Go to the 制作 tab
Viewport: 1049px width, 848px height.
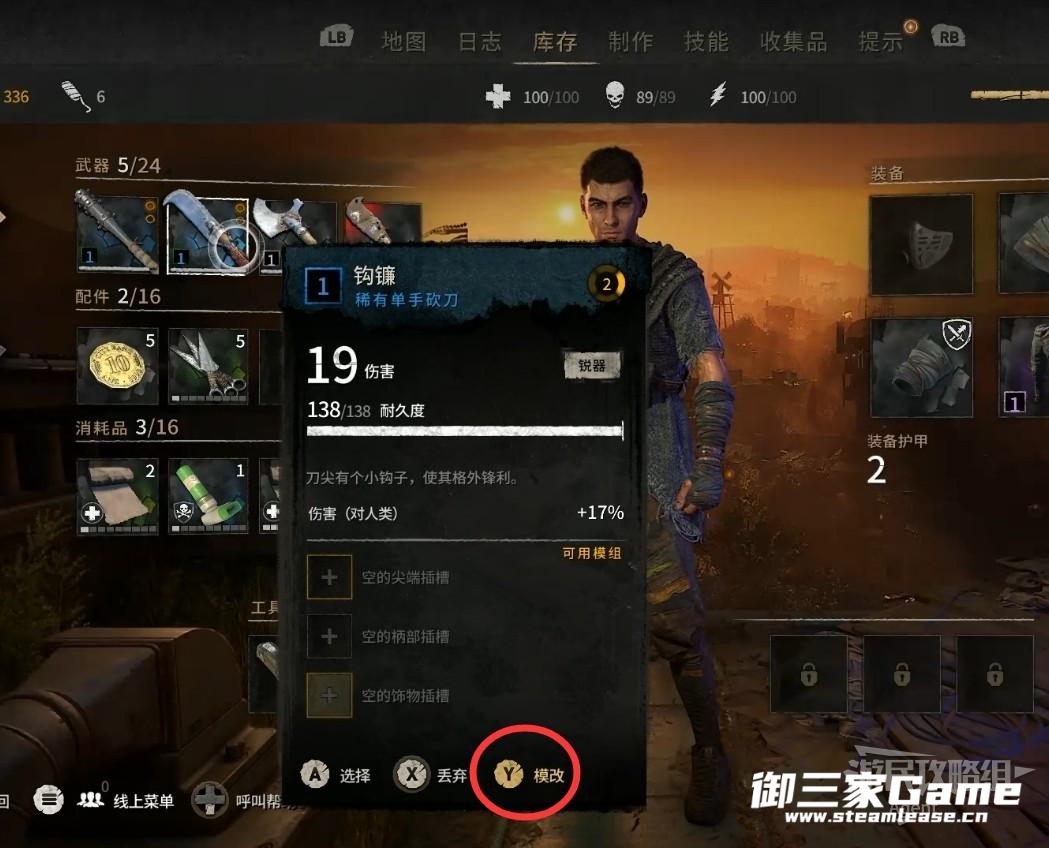pyautogui.click(x=630, y=41)
